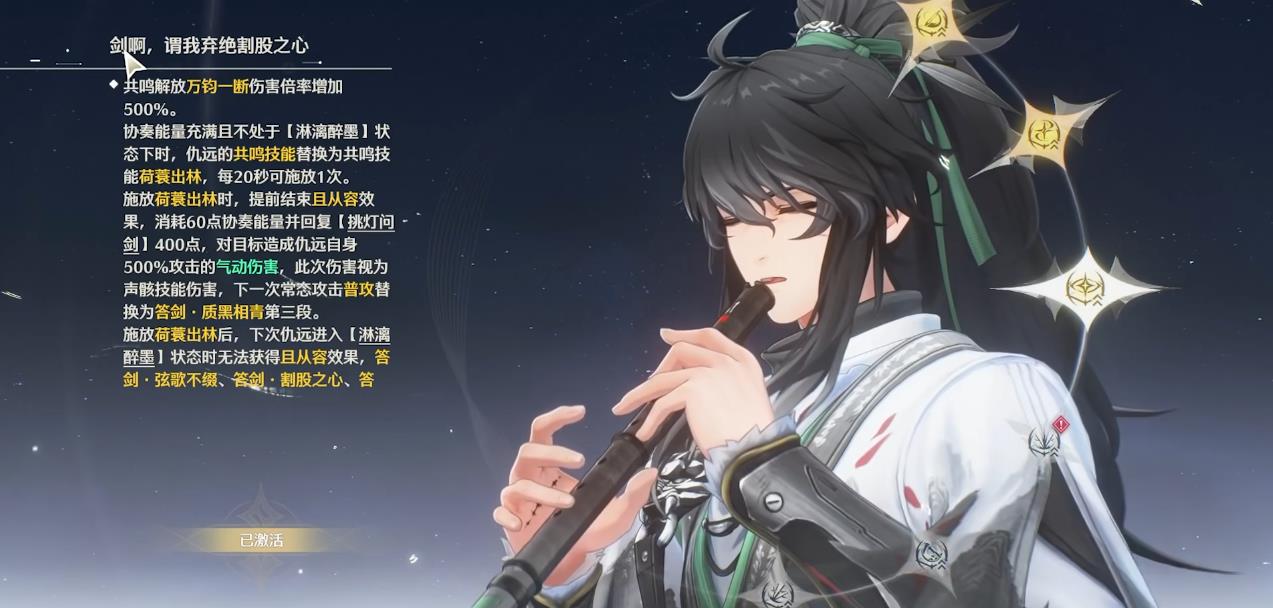
Task: Select the fifth resonance chain node
Action: [x=931, y=553]
